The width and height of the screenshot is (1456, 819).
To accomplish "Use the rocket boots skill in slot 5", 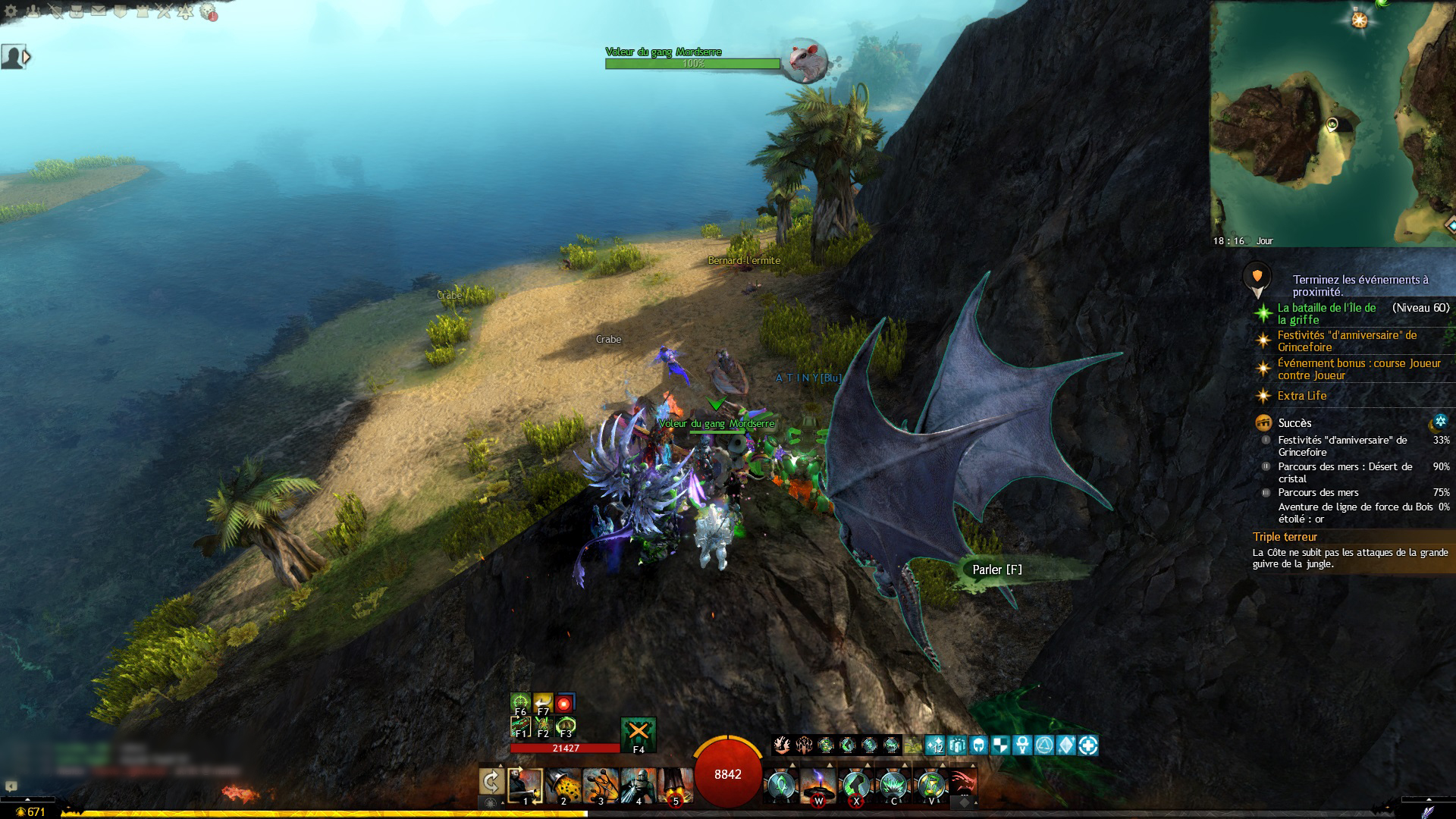I will (x=675, y=786).
